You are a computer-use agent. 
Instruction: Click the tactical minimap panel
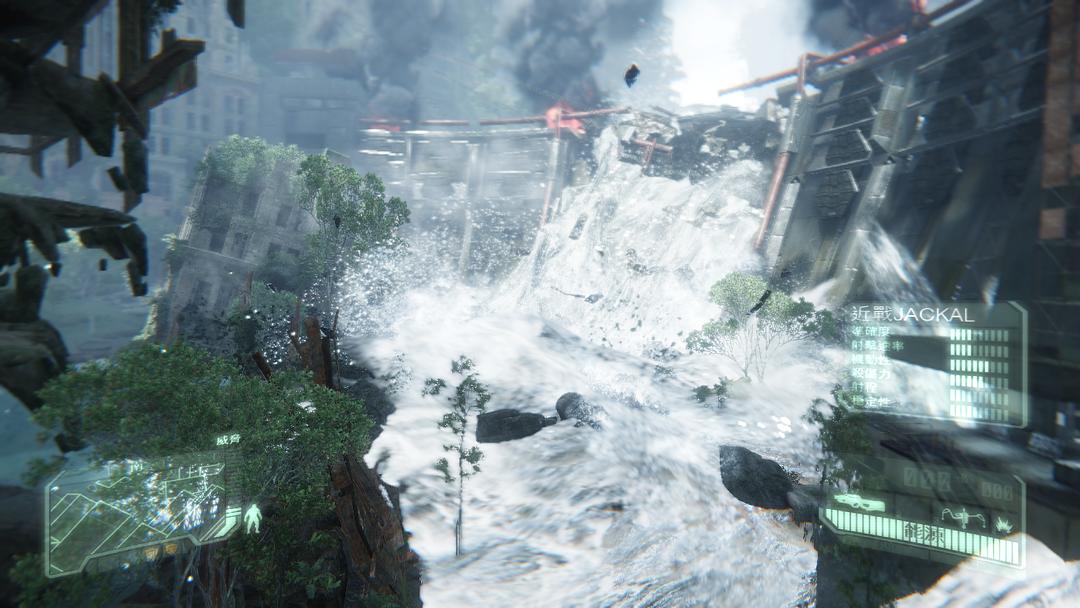(138, 510)
